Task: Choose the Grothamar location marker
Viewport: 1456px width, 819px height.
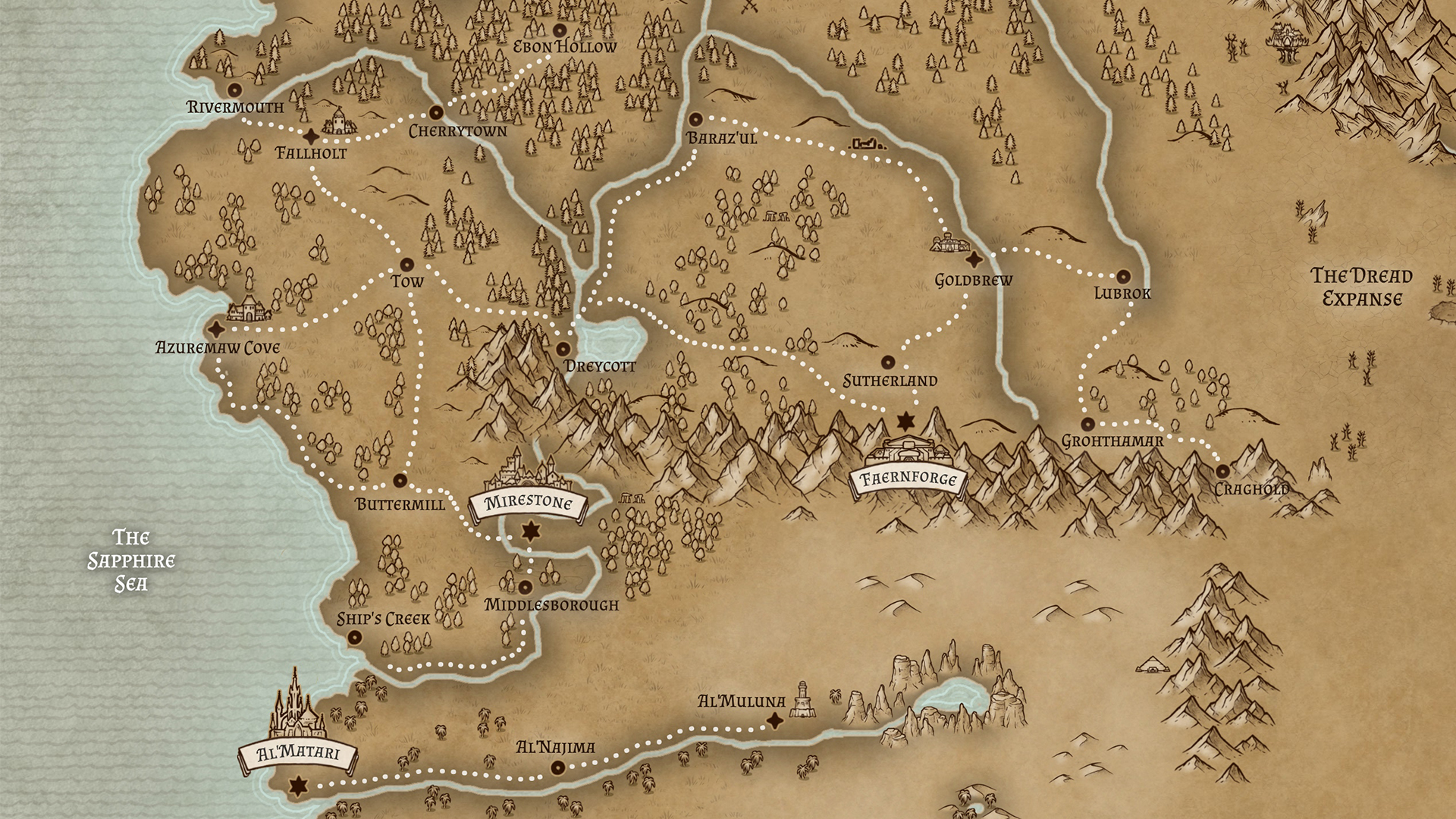Action: point(1088,424)
